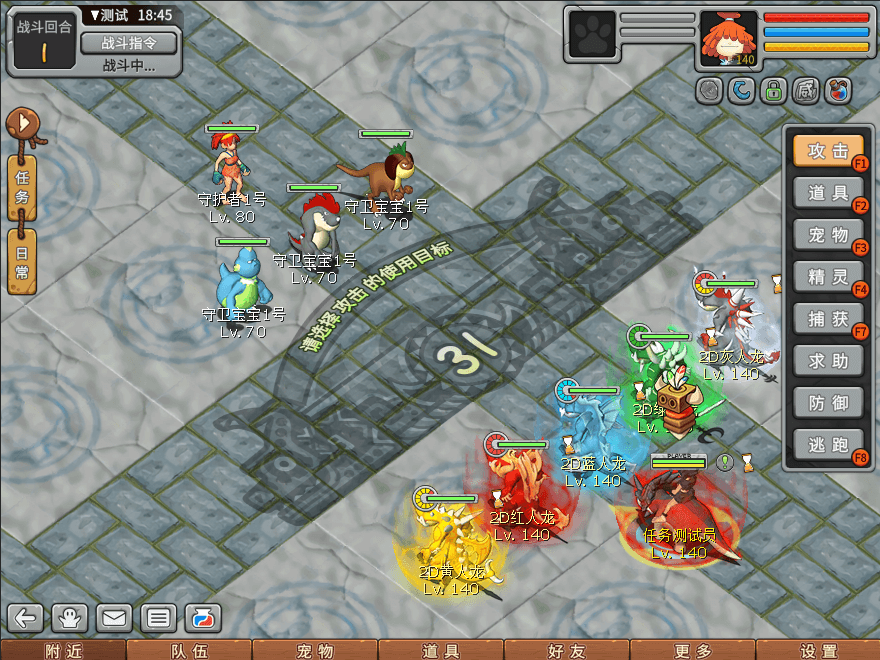The height and width of the screenshot is (660, 880).
Task: Open the 道具 (Item) battle command
Action: click(x=827, y=193)
